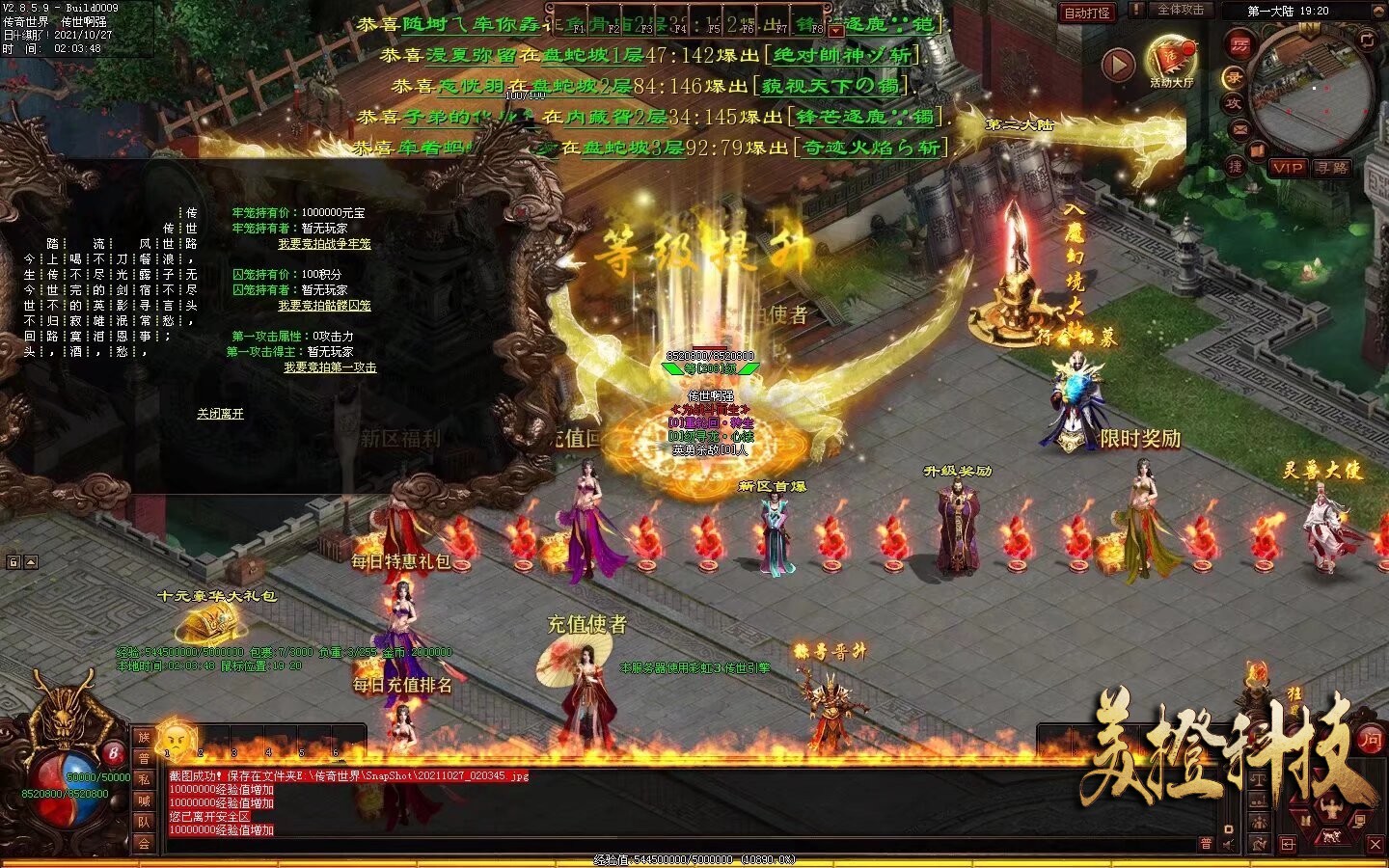Click the round play arrow button

click(x=1118, y=65)
